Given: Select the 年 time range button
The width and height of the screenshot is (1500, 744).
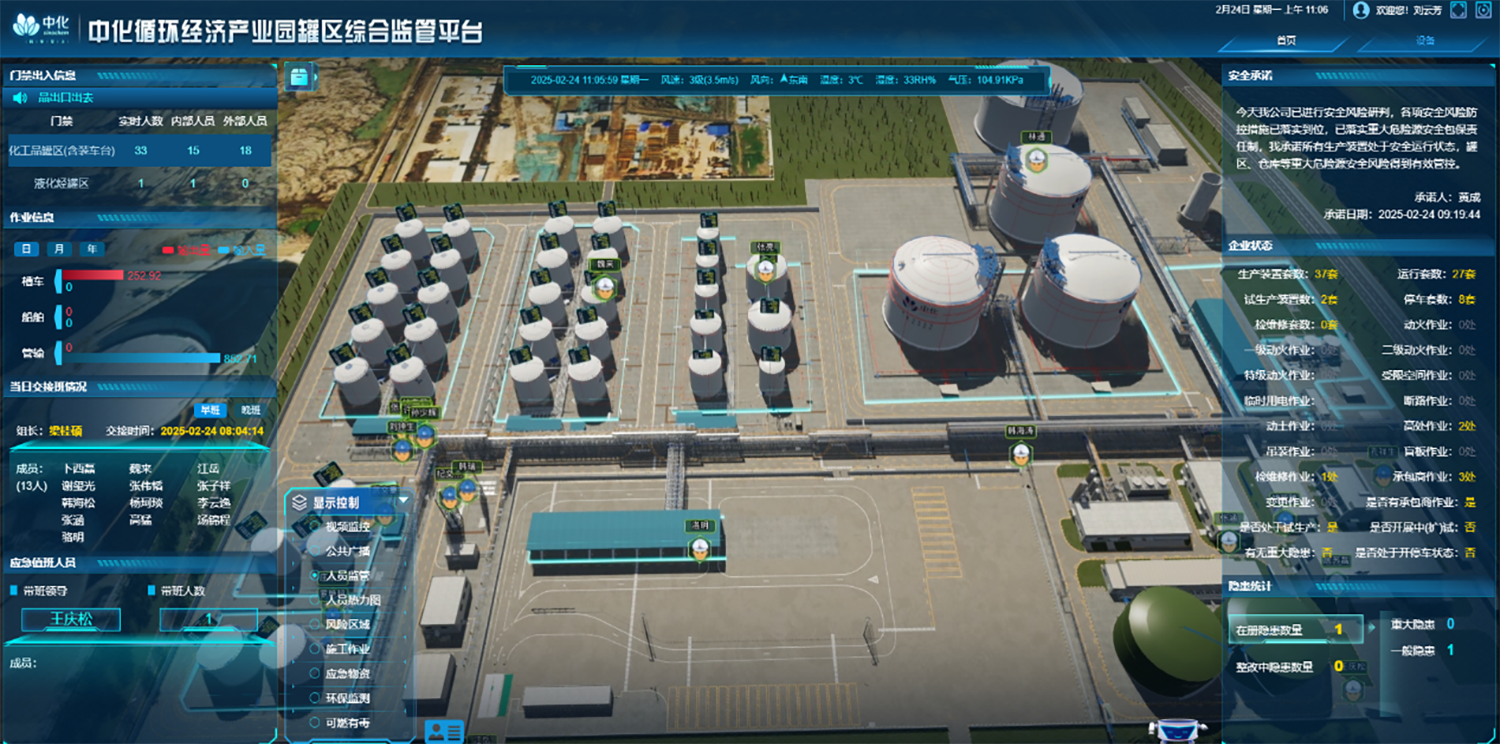Looking at the screenshot, I should 92,249.
